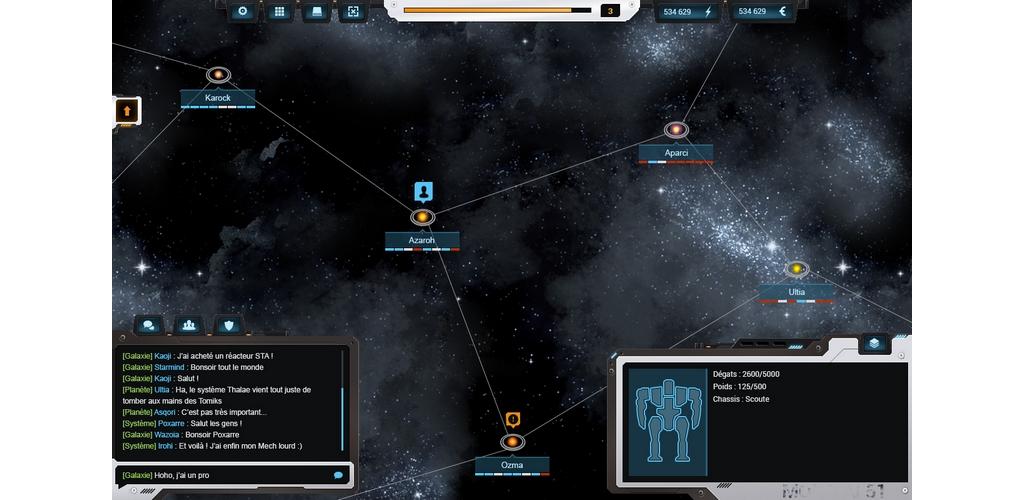Toggle the fullscreen target icon button
1024x500 pixels.
click(x=353, y=12)
